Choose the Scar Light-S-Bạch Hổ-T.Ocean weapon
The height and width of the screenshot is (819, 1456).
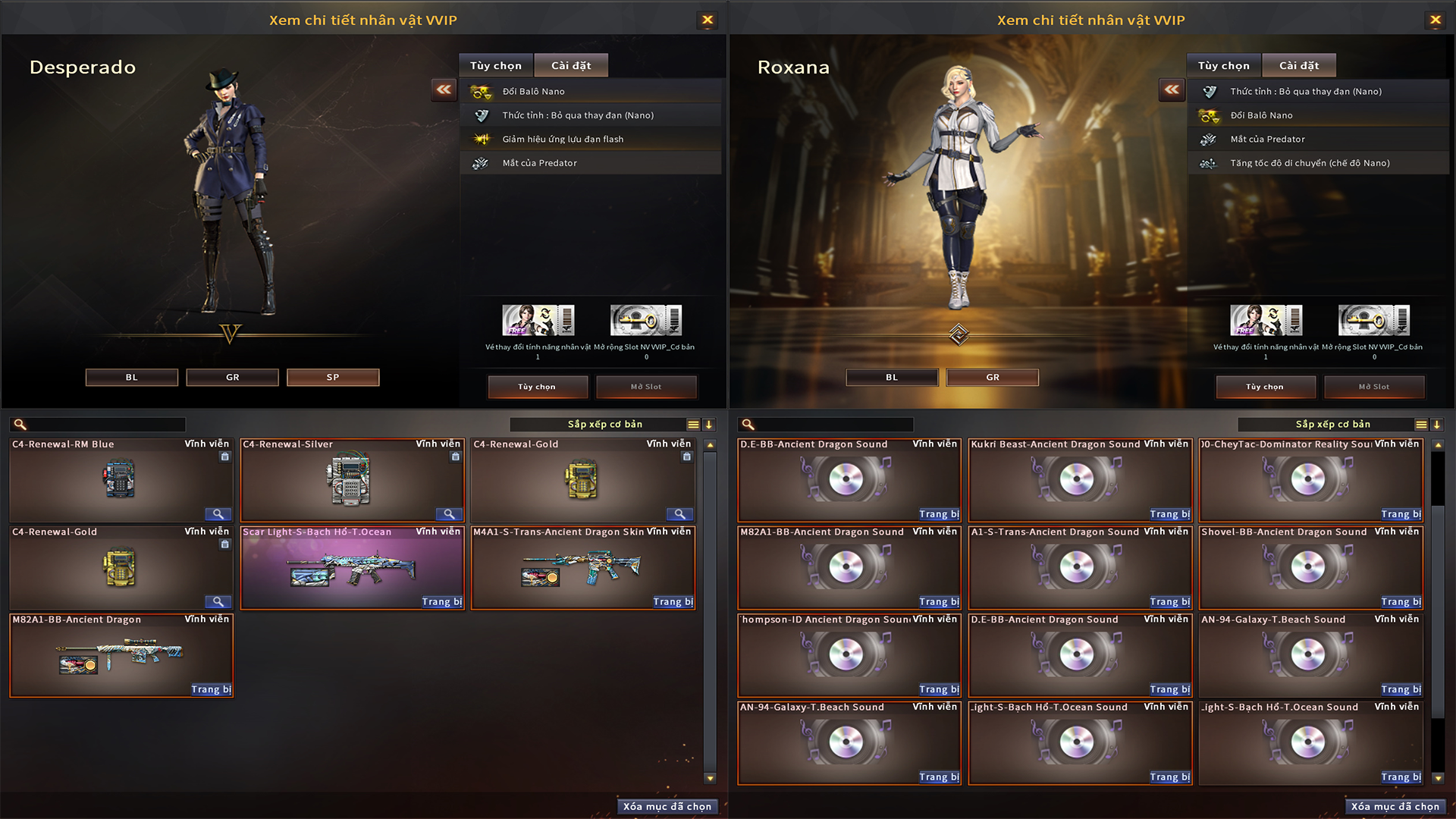tap(351, 569)
